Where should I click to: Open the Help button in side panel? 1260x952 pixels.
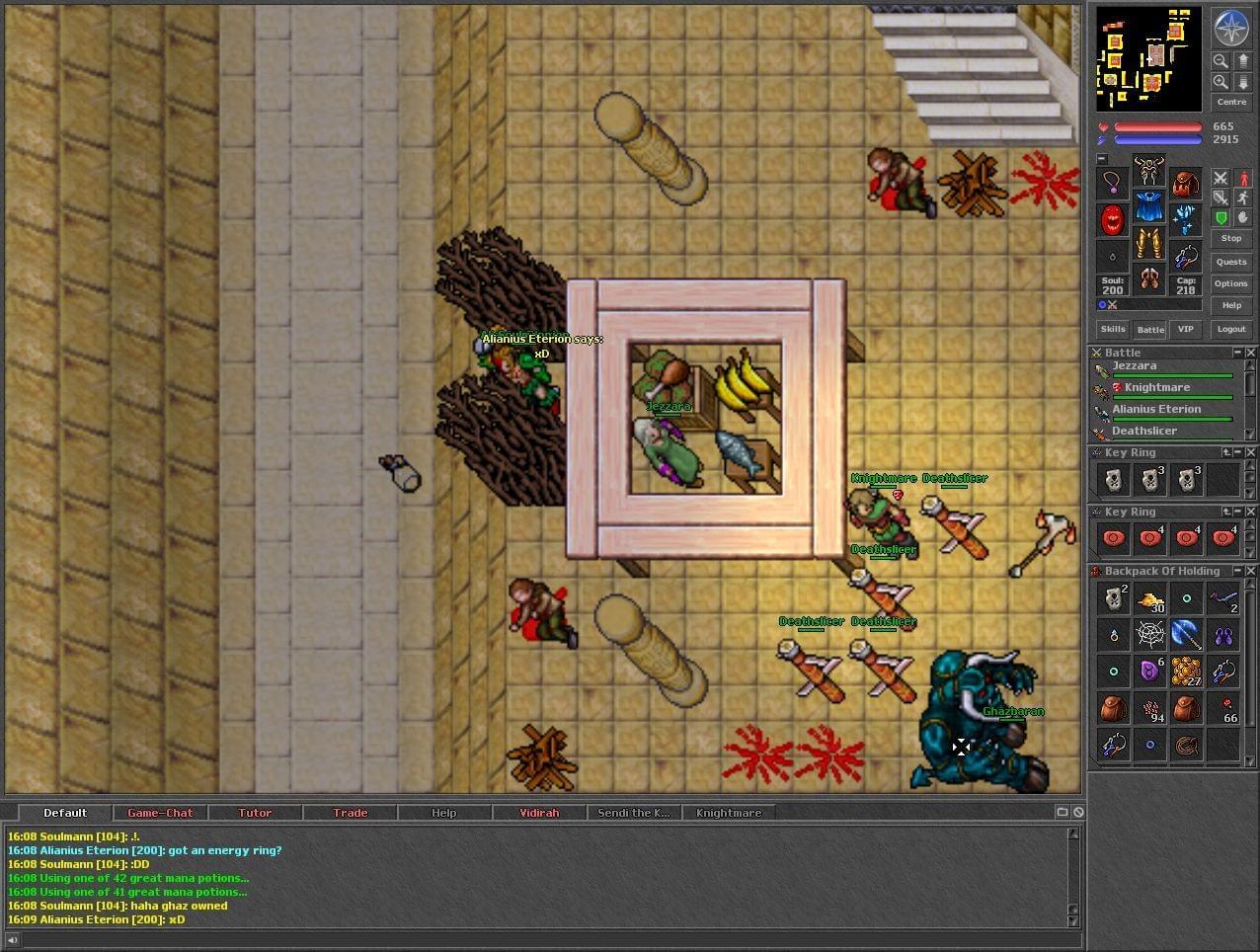coord(1230,305)
